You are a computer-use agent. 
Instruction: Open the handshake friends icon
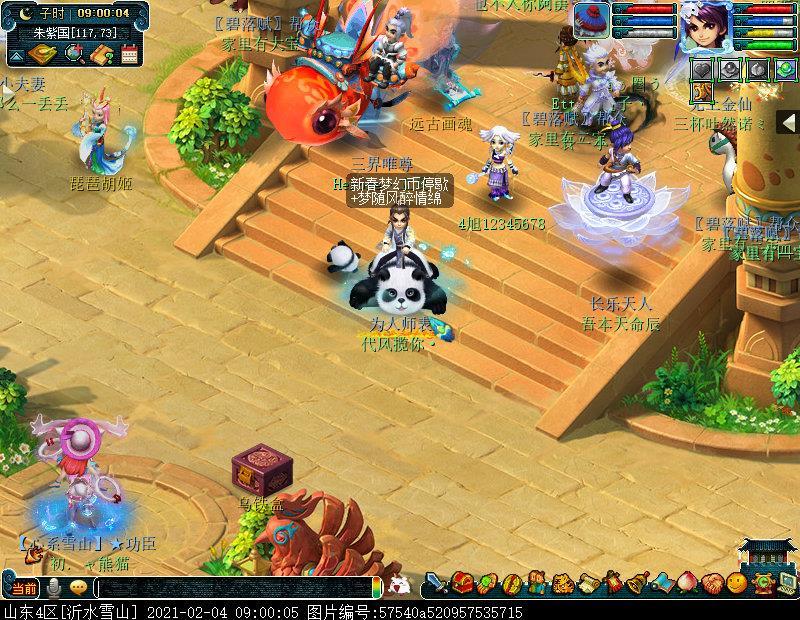(712, 583)
